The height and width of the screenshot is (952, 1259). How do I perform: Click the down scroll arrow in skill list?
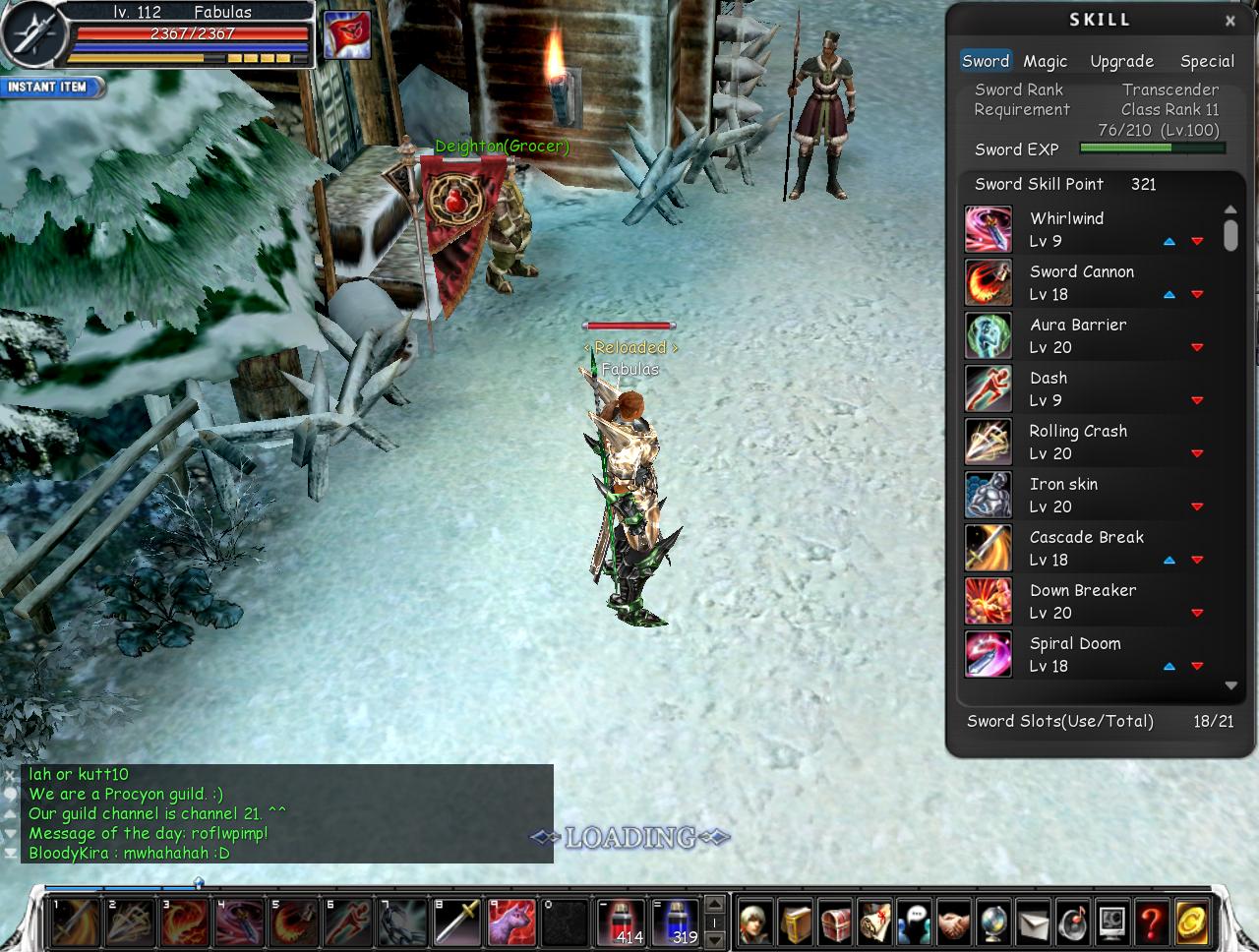[x=1230, y=685]
